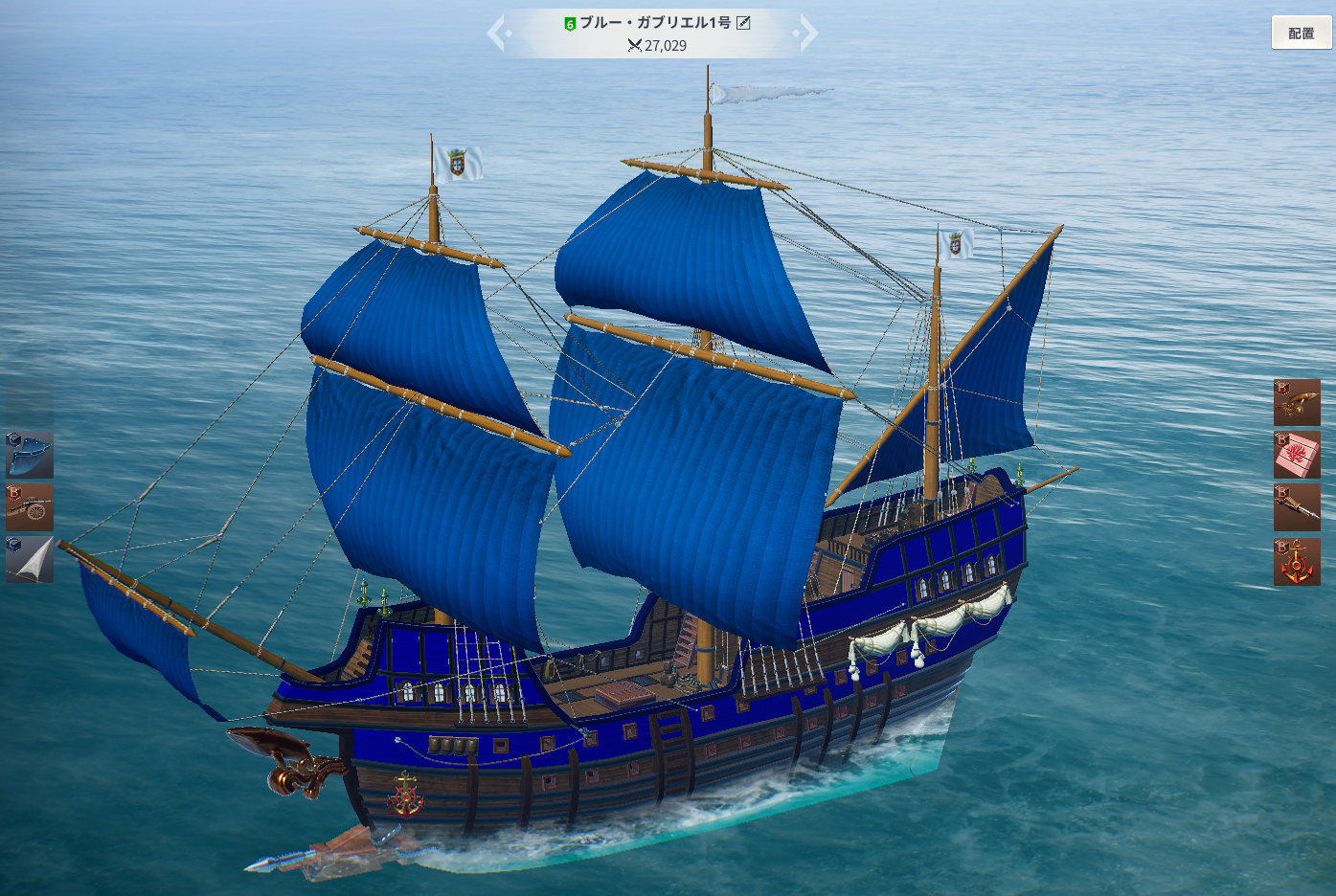This screenshot has width=1336, height=896.
Task: Select the ram spike equipment slot
Action: pyautogui.click(x=1297, y=507)
